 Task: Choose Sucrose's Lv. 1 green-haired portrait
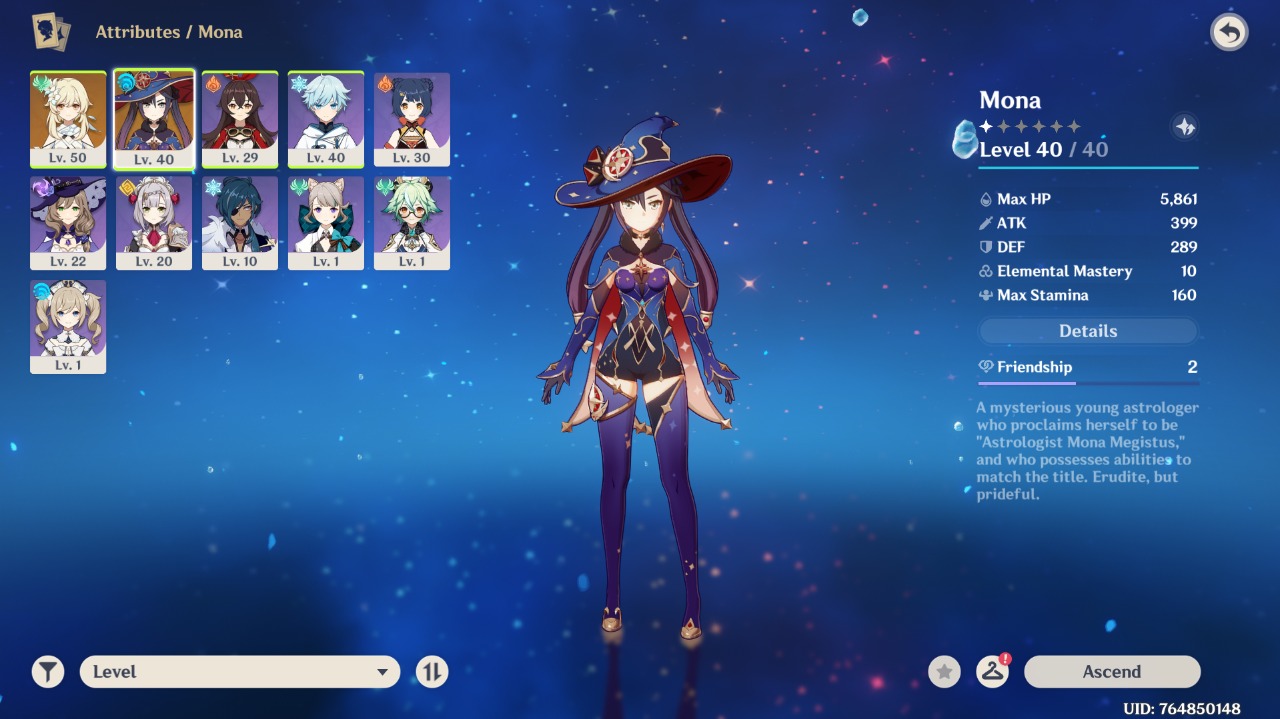point(412,223)
